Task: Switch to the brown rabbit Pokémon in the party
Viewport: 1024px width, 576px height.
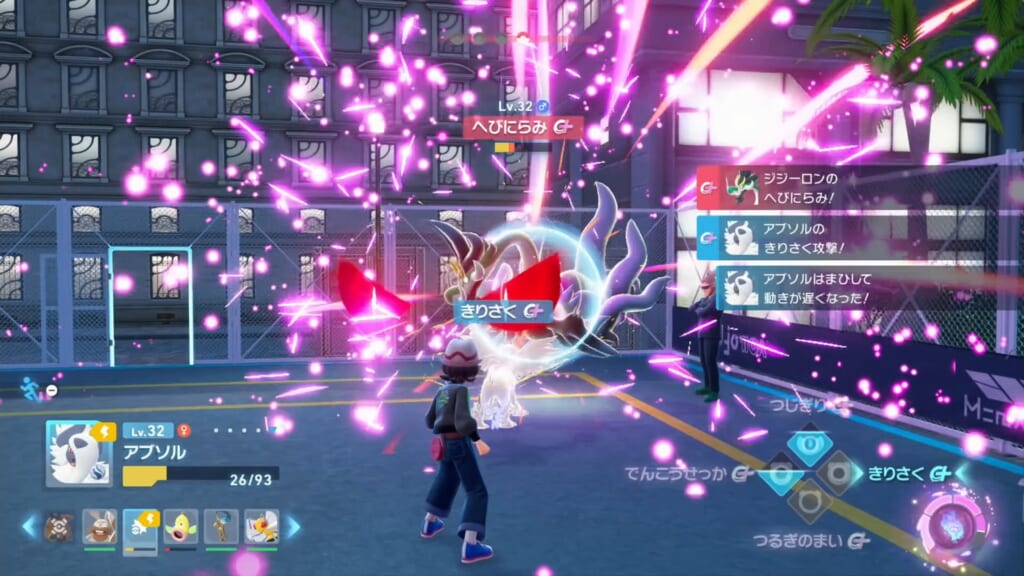Action: point(99,527)
